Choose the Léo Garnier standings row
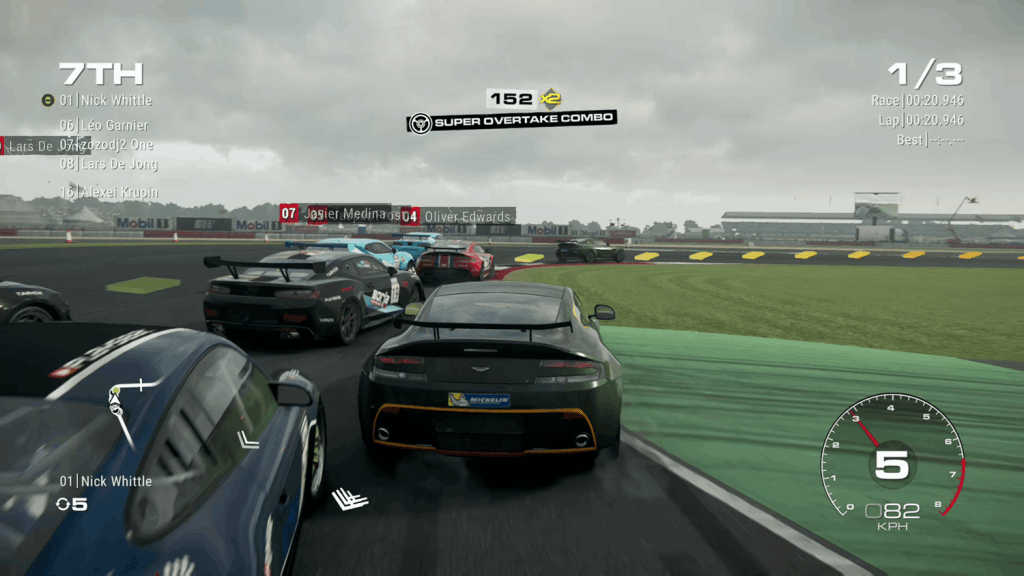The width and height of the screenshot is (1024, 576). point(103,125)
